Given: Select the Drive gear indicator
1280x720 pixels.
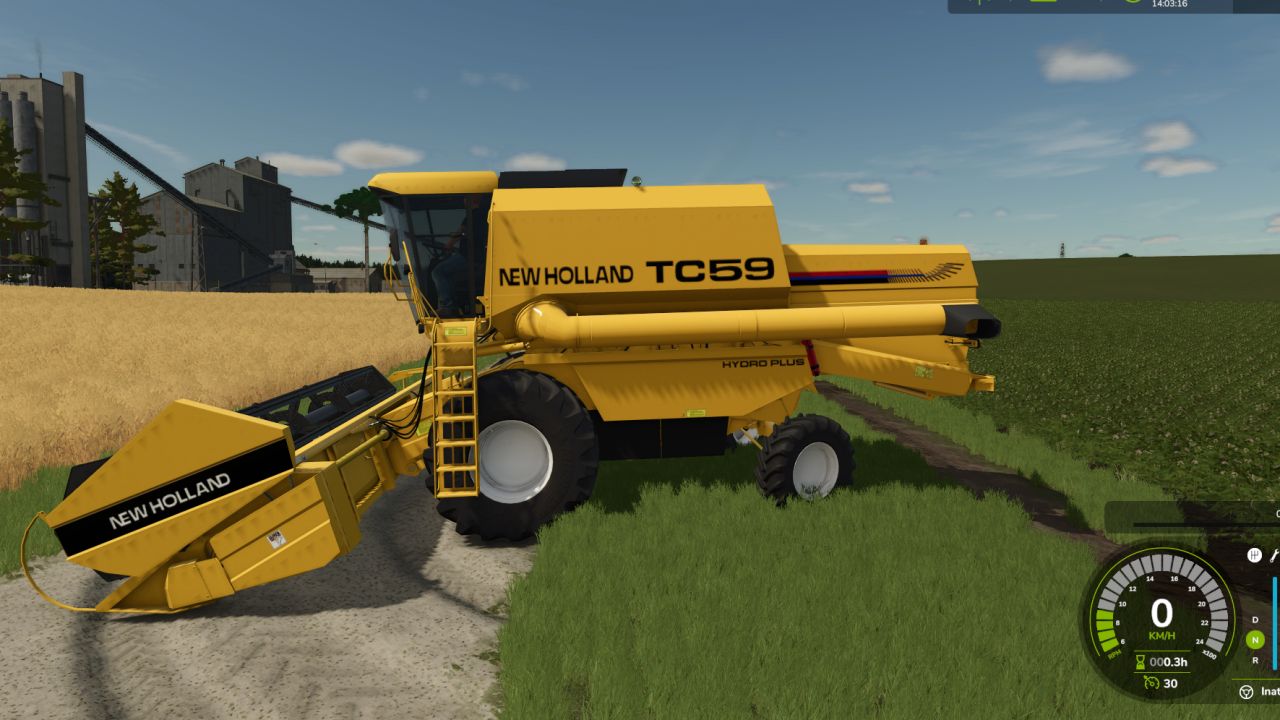Looking at the screenshot, I should [x=1256, y=620].
